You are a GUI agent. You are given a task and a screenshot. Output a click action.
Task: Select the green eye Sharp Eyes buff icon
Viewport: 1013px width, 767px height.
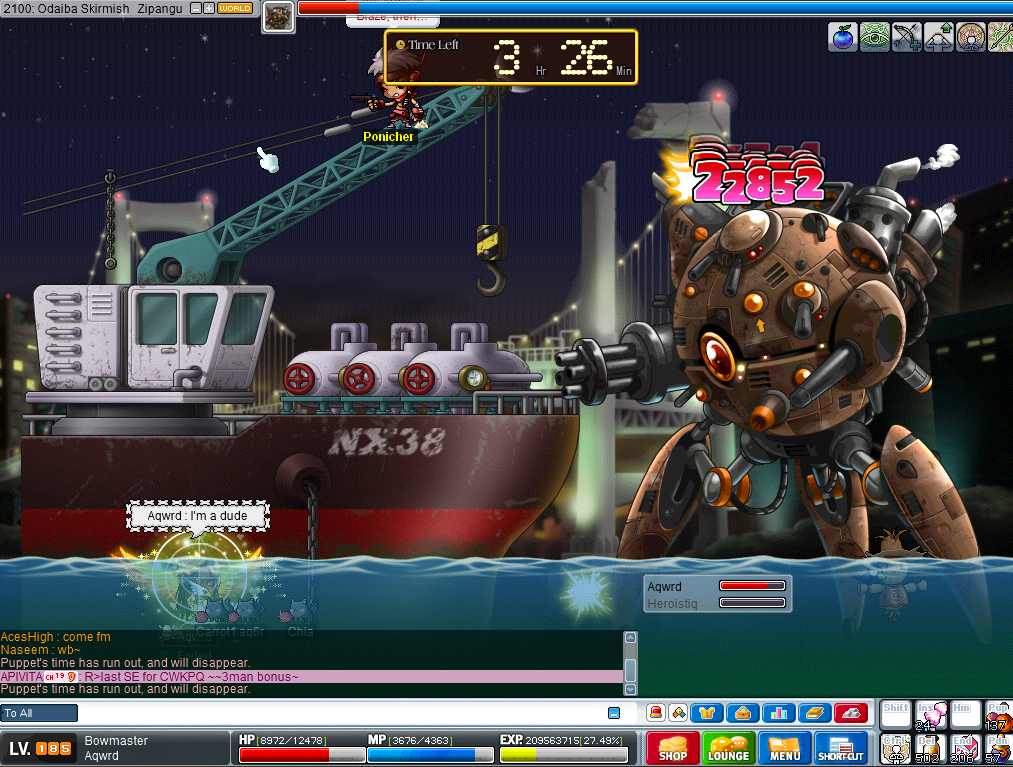[x=875, y=37]
